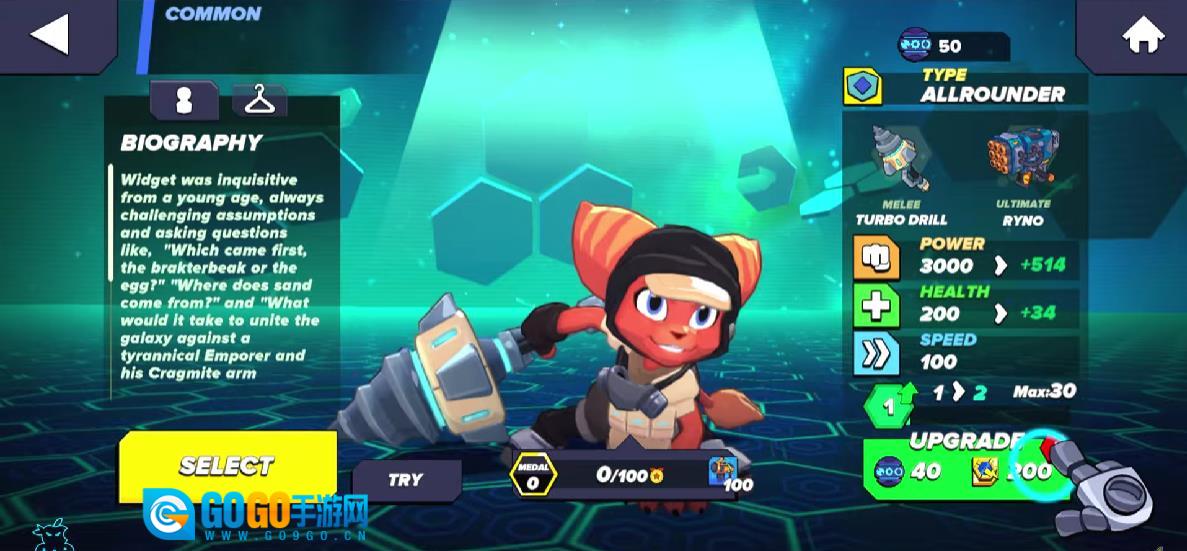Select this character with the yellow button

(227, 466)
